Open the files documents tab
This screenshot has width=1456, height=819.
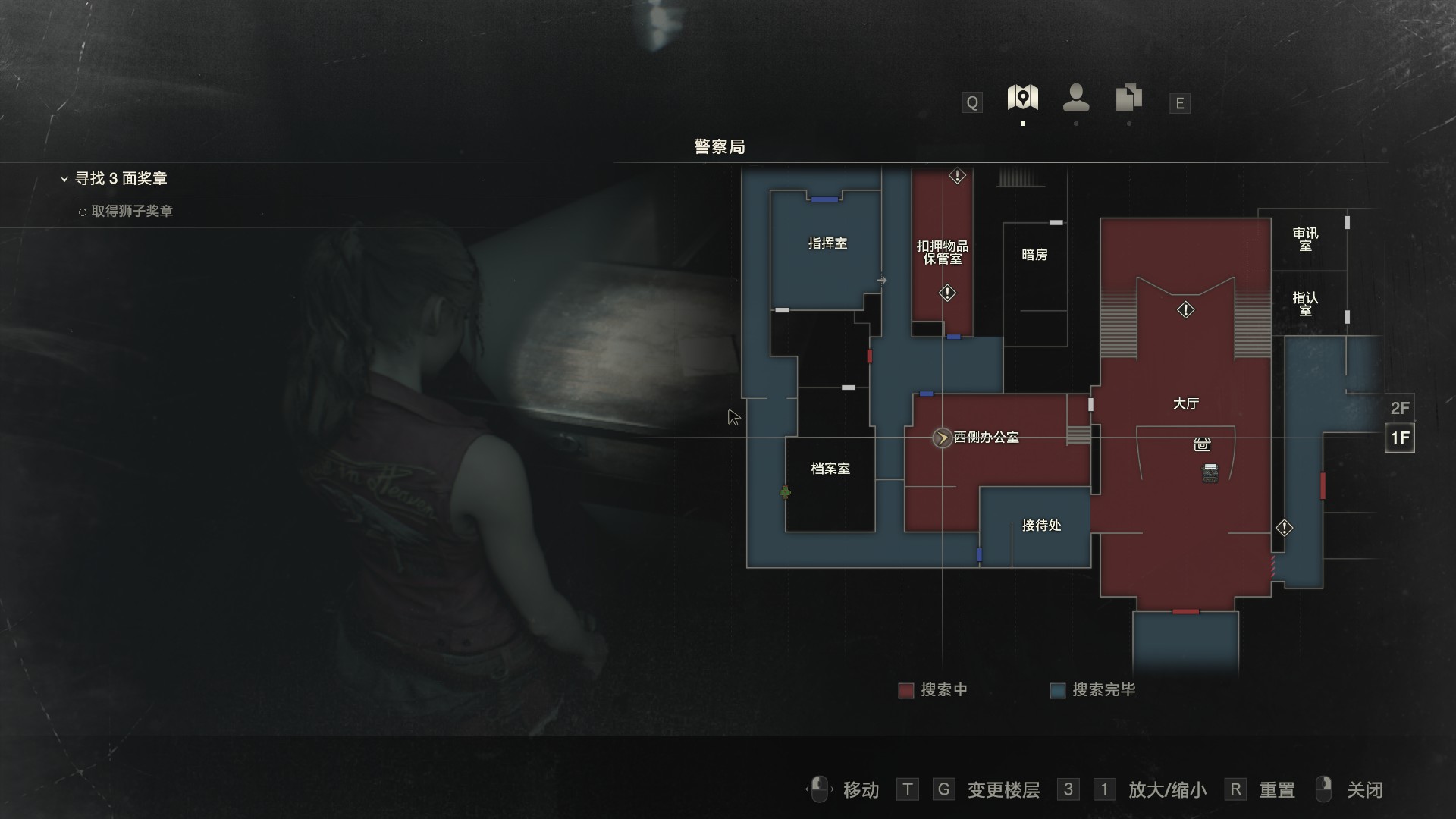click(x=1128, y=99)
